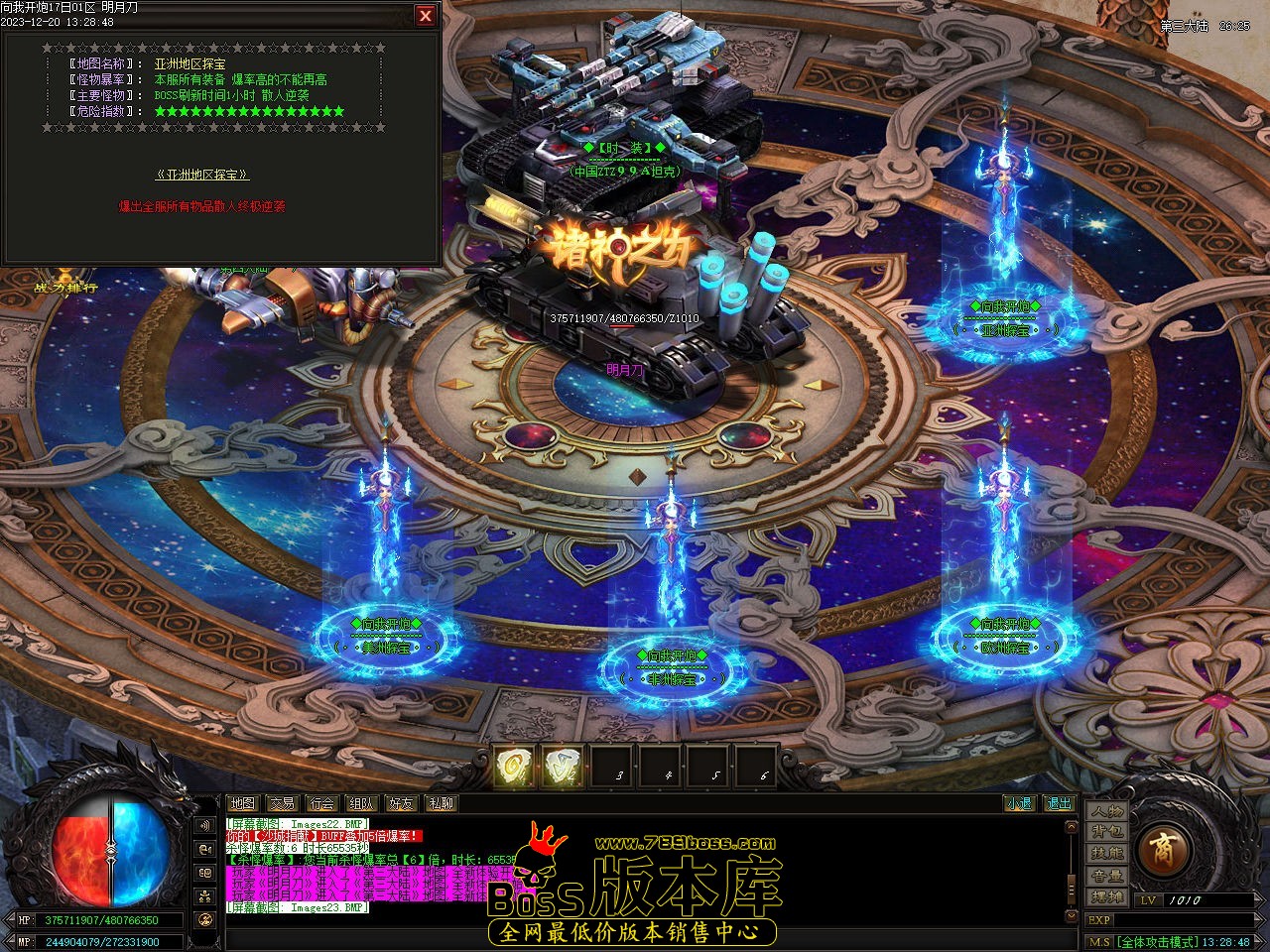Screen dimensions: 1270x952
Task: Open the 背包 backpack
Action: click(x=1106, y=832)
